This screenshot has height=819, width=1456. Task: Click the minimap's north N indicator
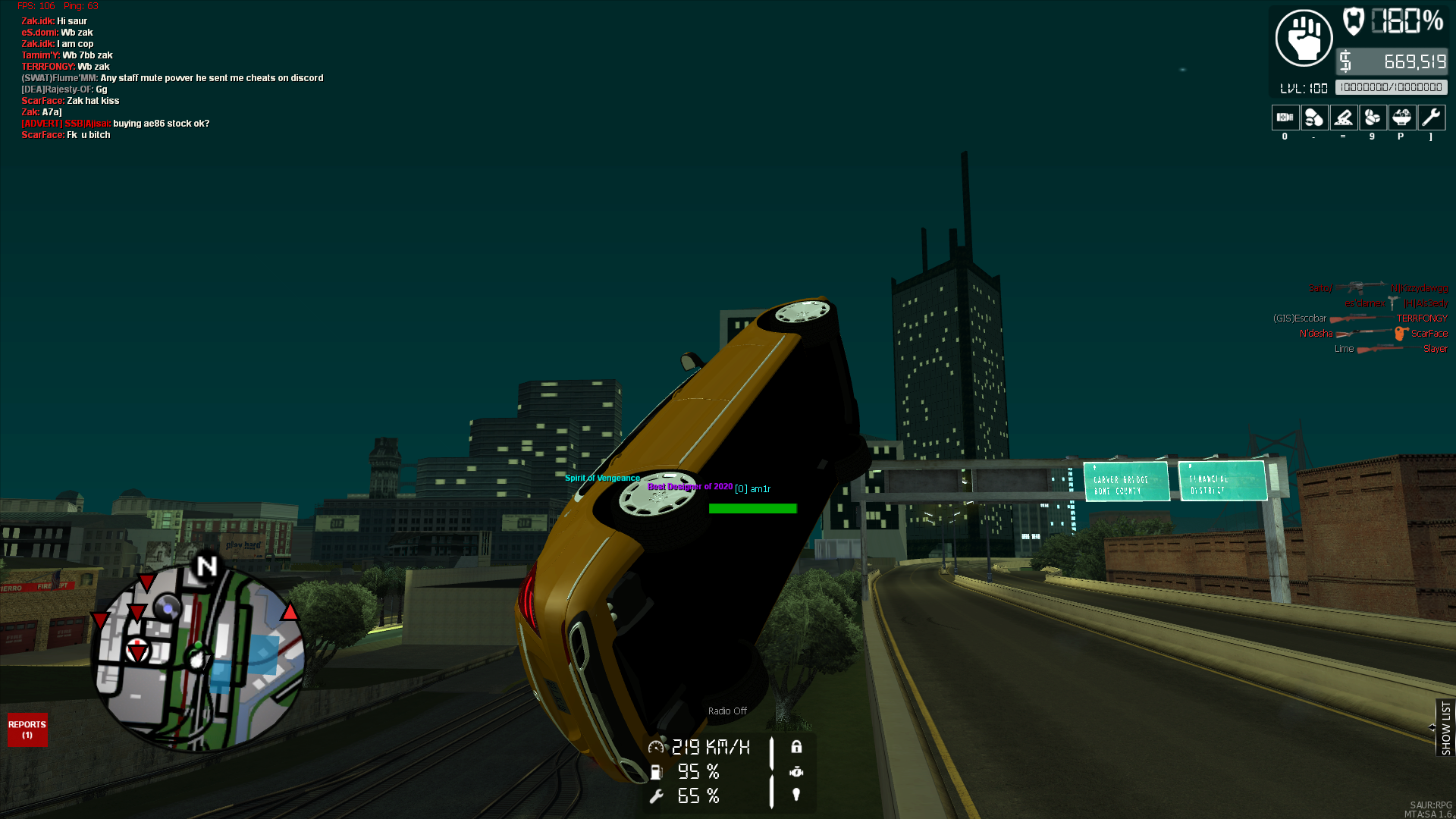tap(206, 566)
